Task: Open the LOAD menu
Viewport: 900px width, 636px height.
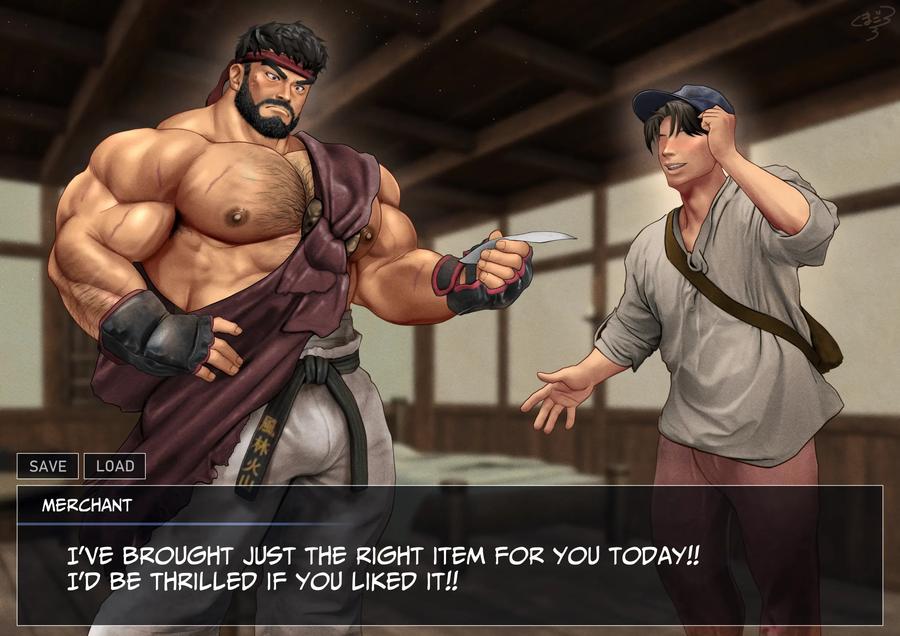Action: [115, 466]
